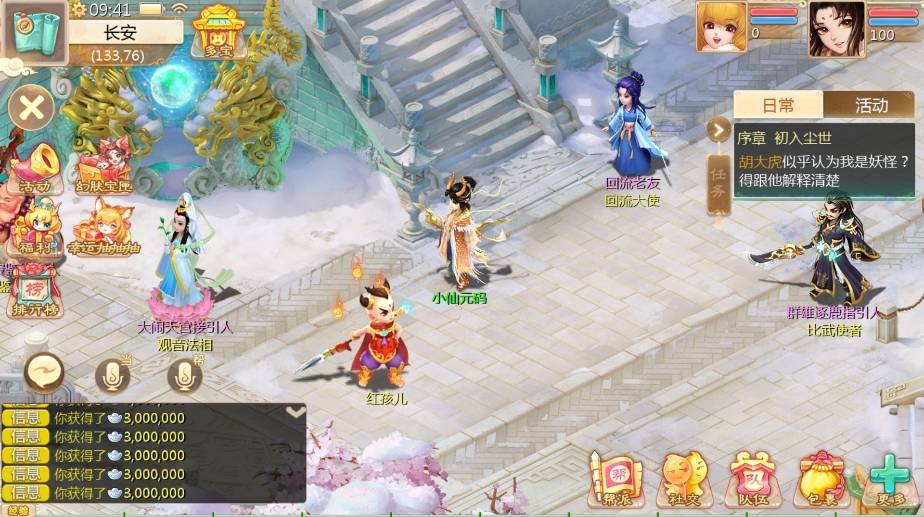
Task: Activate the 帮 (guild) voice microphone
Action: [185, 375]
